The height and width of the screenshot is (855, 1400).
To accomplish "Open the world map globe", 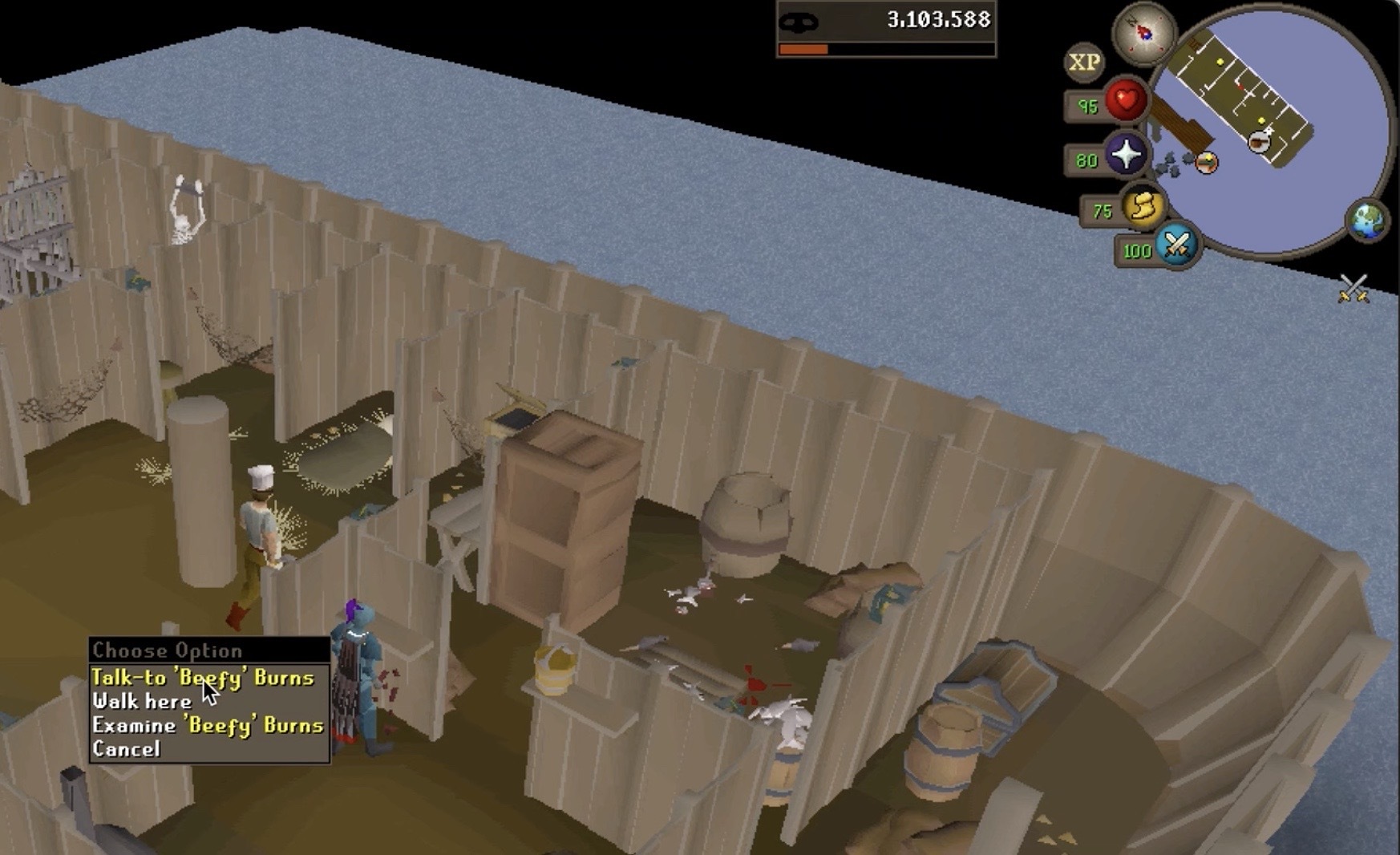I will coord(1367,220).
